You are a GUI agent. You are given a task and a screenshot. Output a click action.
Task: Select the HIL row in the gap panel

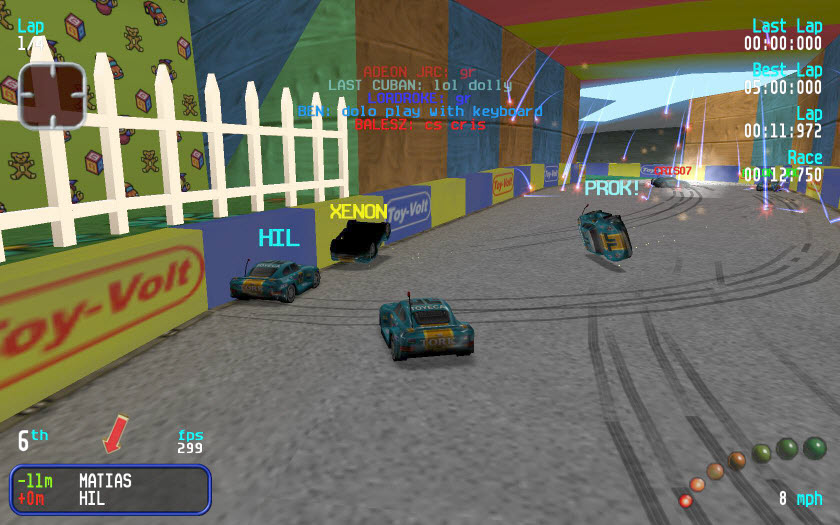(110, 498)
